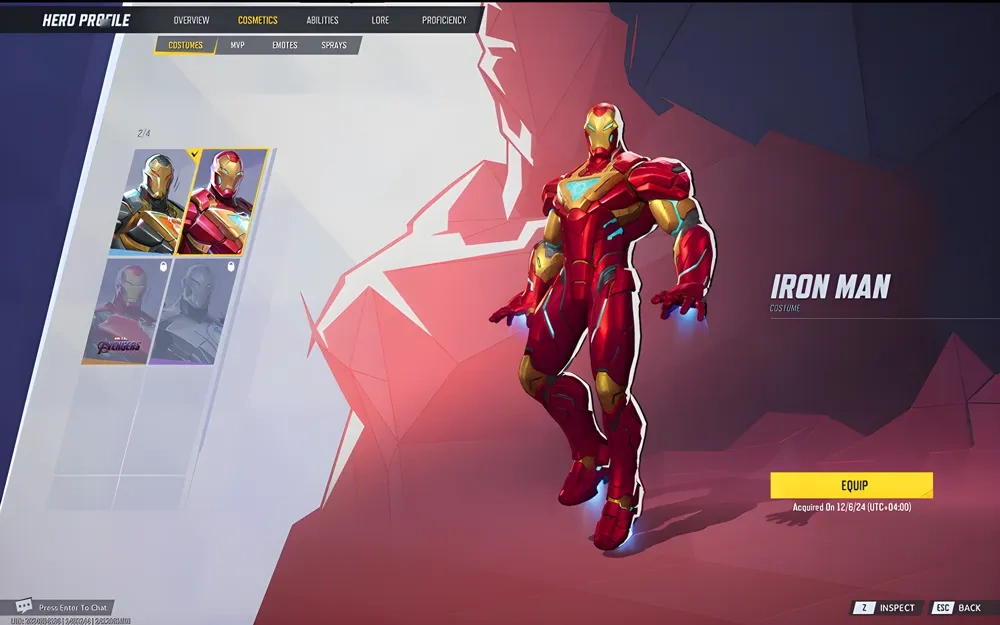Show the MVP cosmetics sub-tab
The image size is (1000, 625).
[237, 45]
